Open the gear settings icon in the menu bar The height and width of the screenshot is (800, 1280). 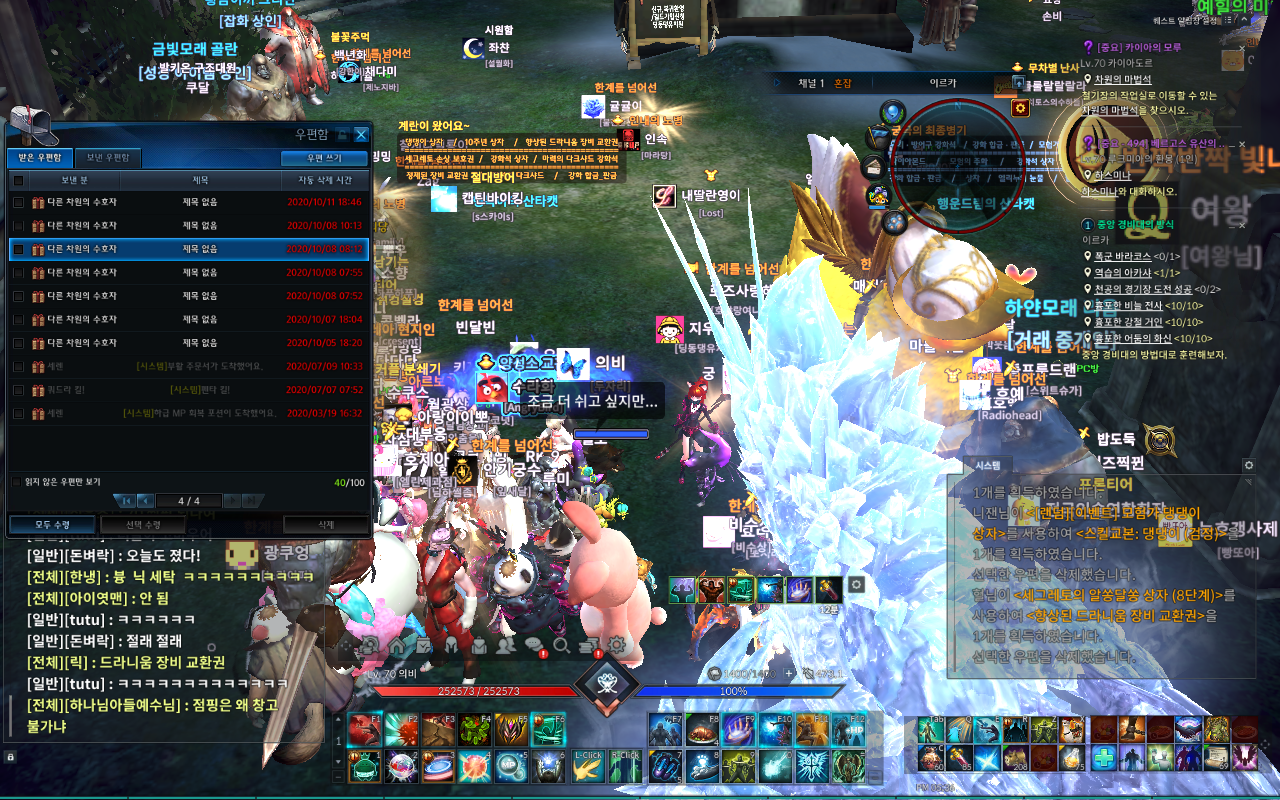[x=616, y=645]
